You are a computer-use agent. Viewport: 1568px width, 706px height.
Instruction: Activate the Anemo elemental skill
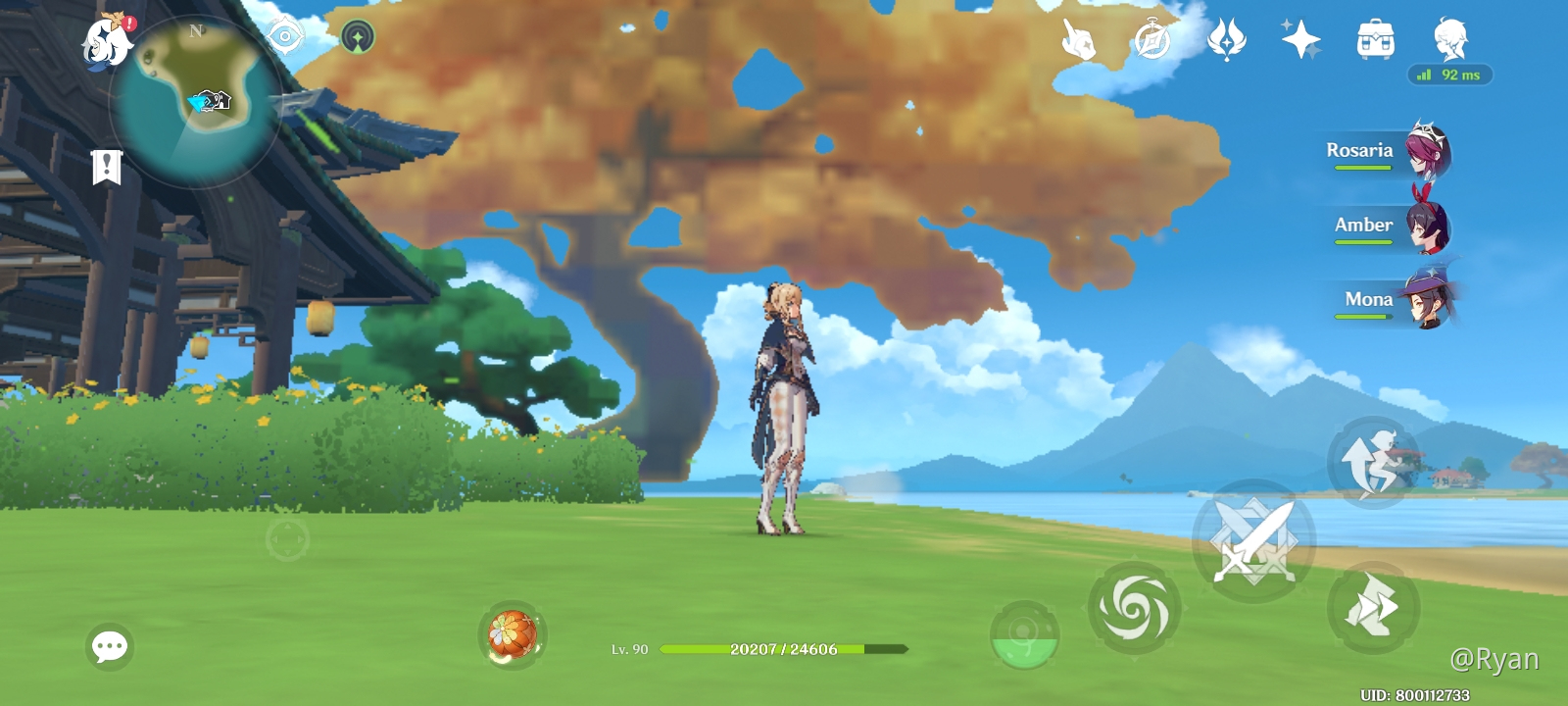(1133, 606)
